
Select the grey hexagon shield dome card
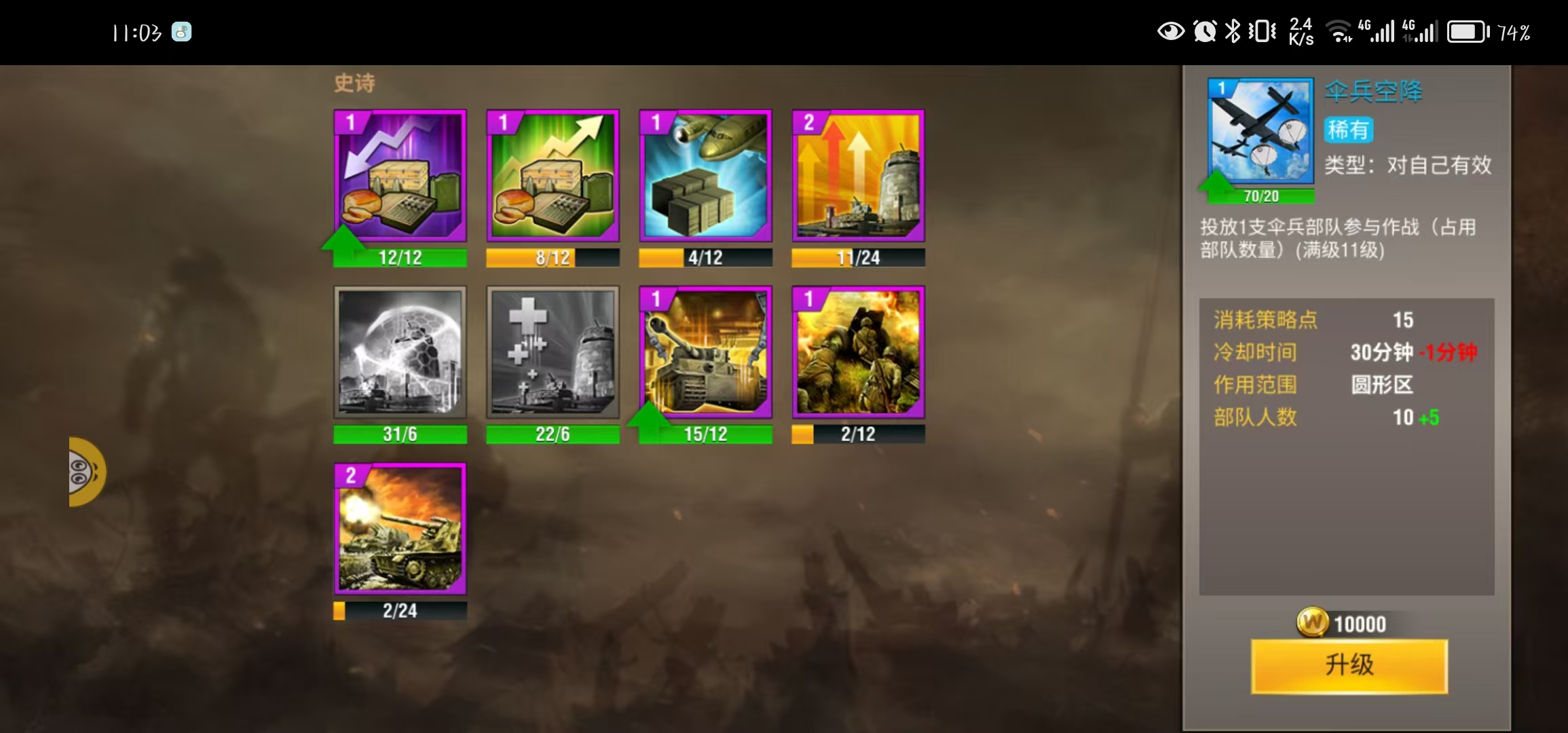pos(400,352)
